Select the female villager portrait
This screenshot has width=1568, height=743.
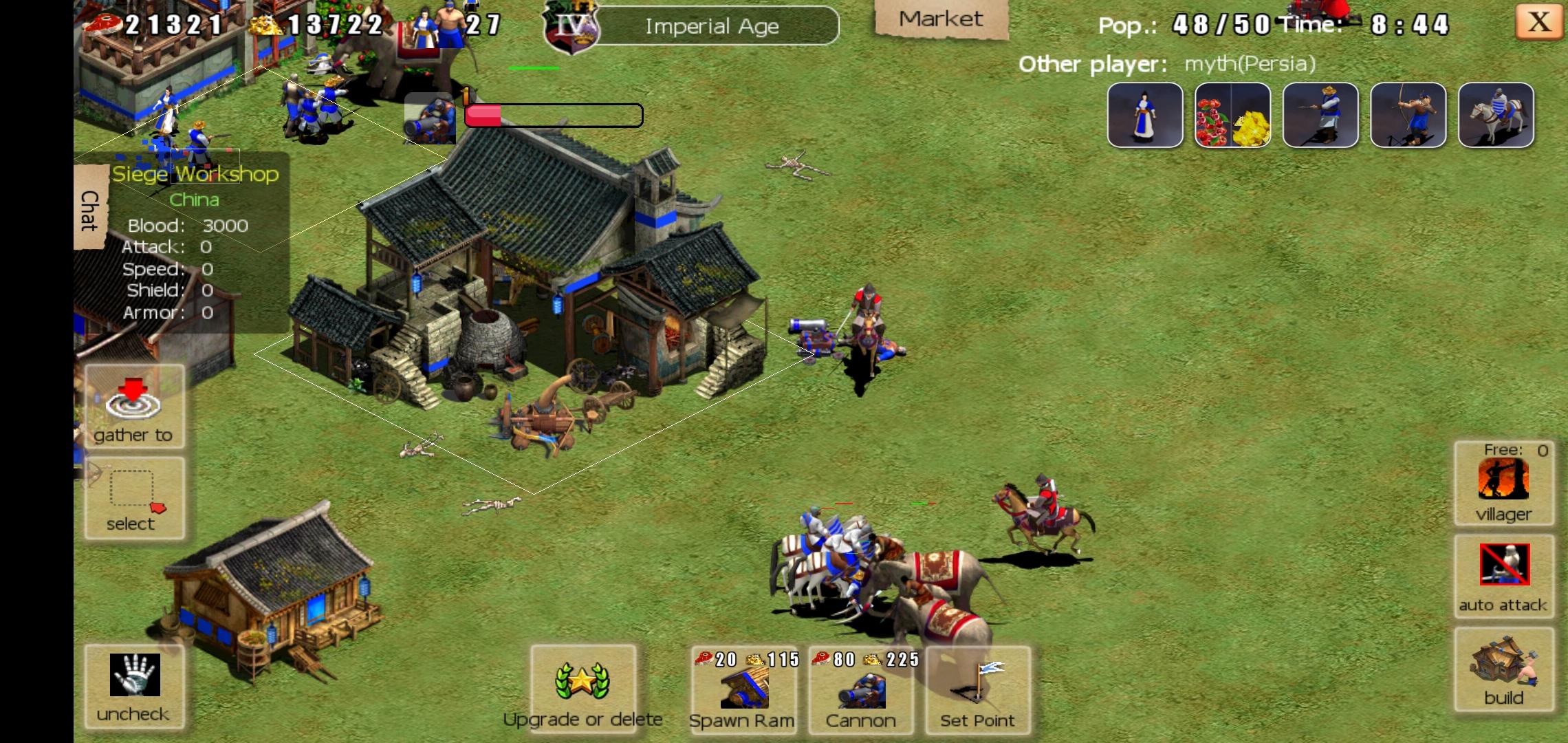coord(1145,116)
